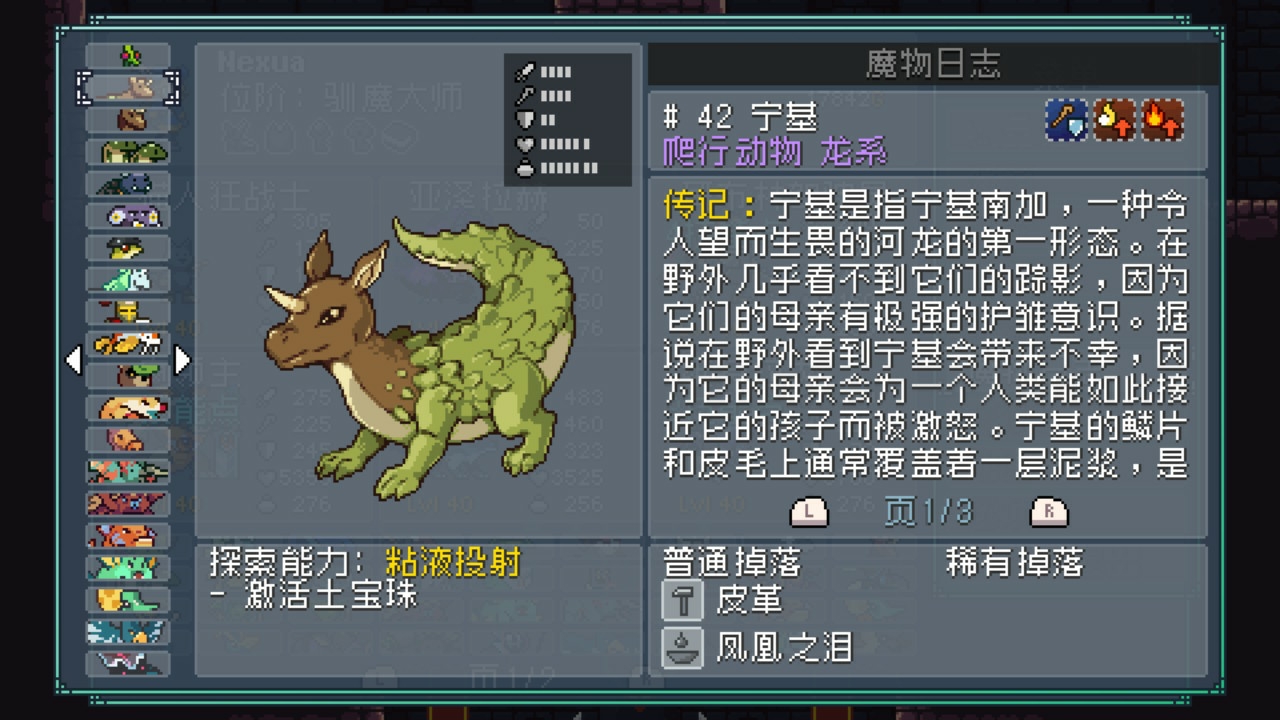This screenshot has height=720, width=1280.
Task: Select the white and pink winged monster
Action: [x=128, y=664]
